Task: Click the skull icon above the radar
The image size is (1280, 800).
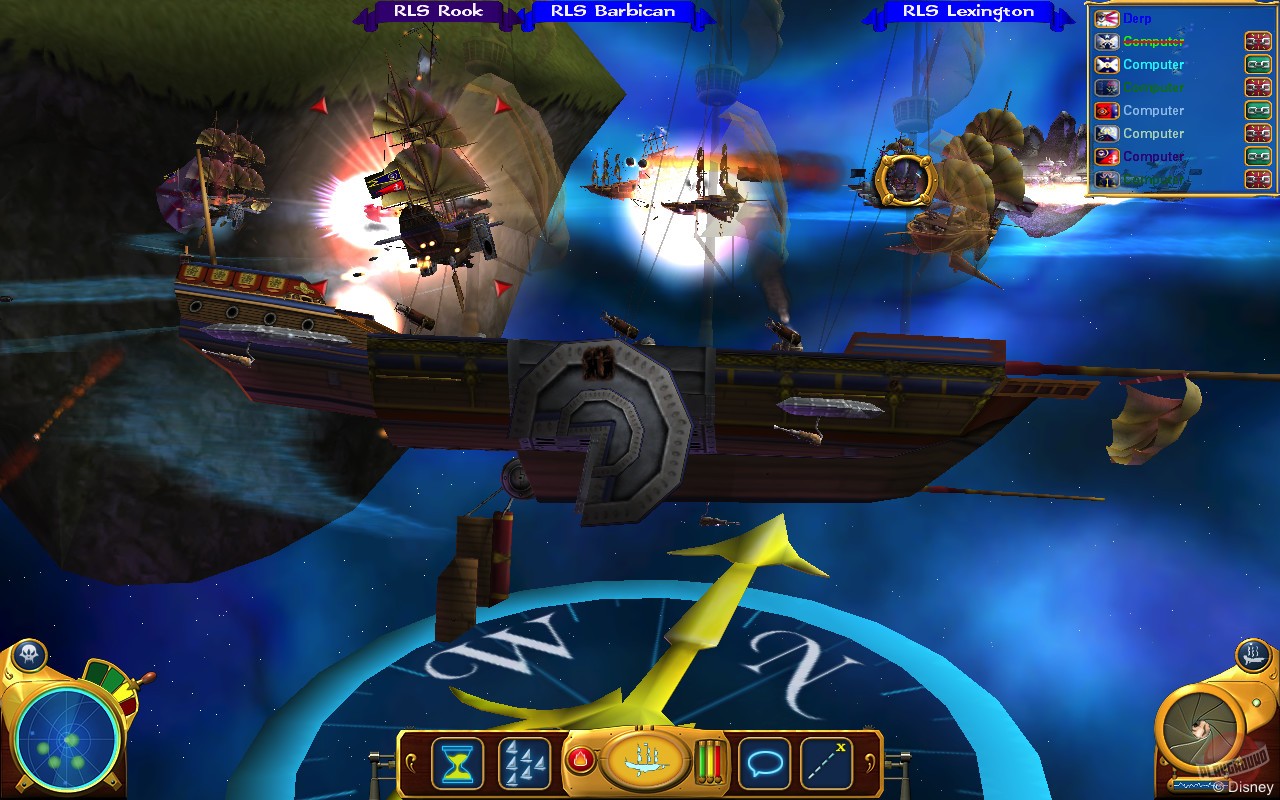Action: 28,651
